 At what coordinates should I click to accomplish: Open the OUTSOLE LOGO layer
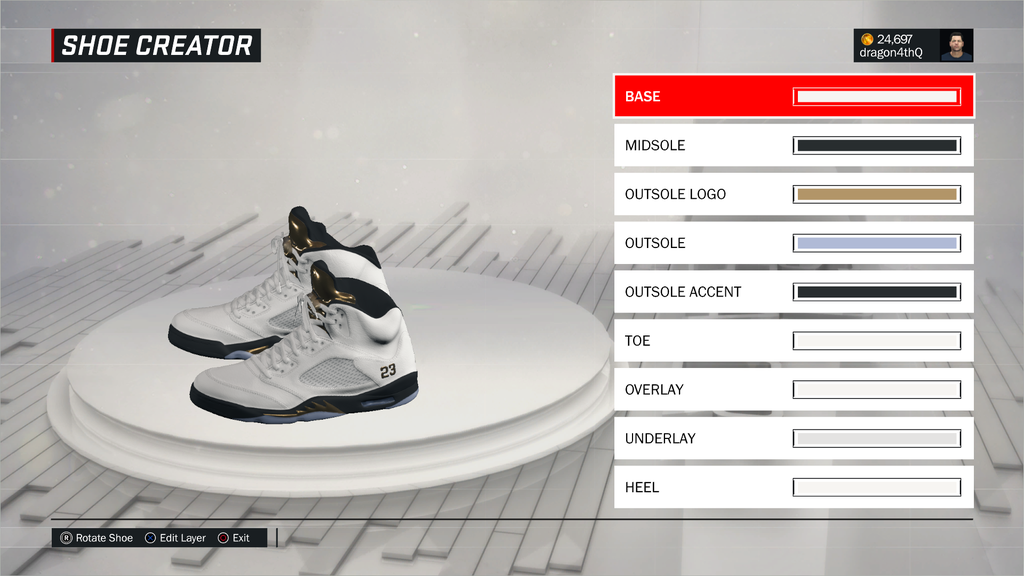[793, 194]
